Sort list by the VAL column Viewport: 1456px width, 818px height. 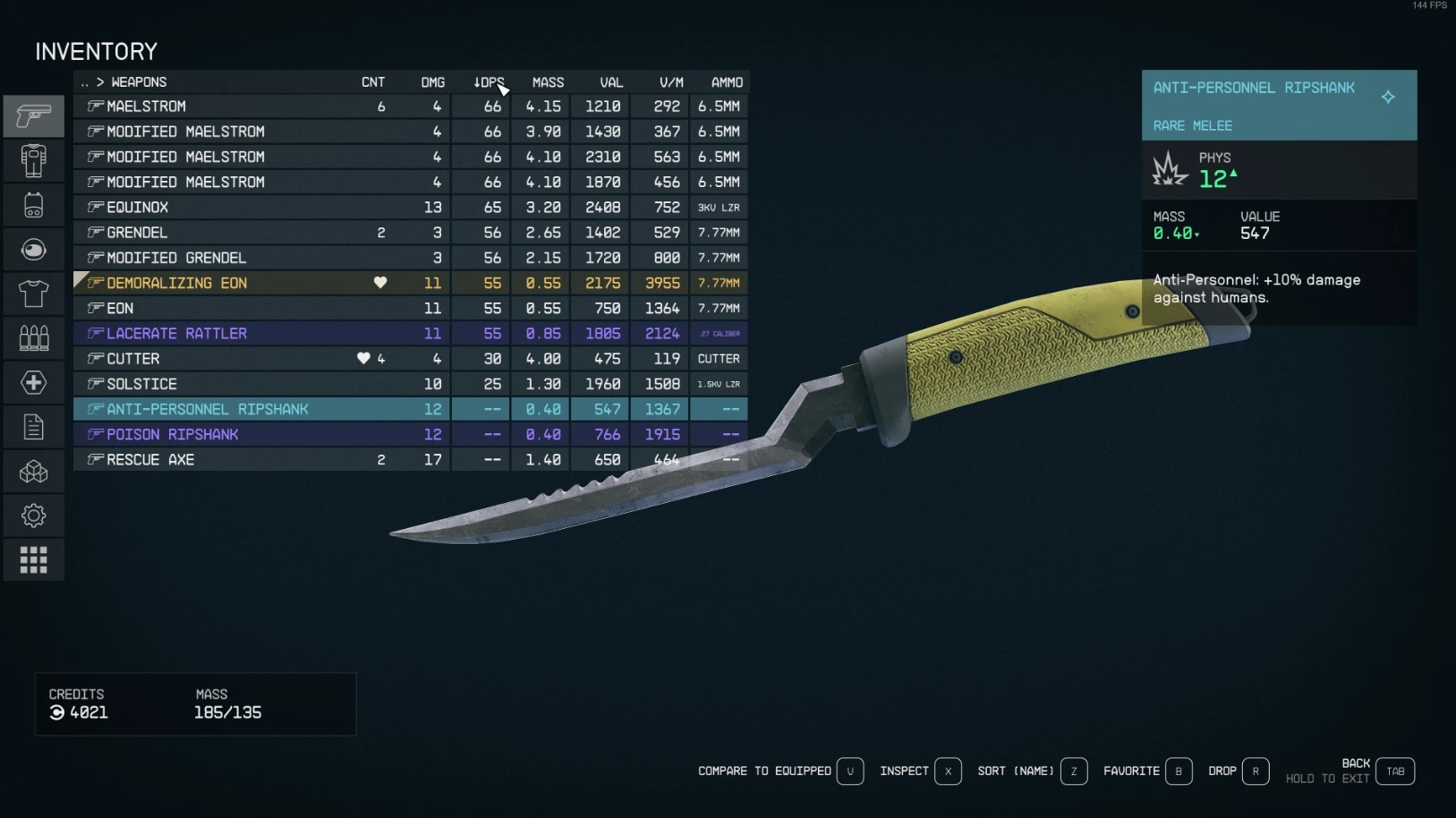click(611, 81)
